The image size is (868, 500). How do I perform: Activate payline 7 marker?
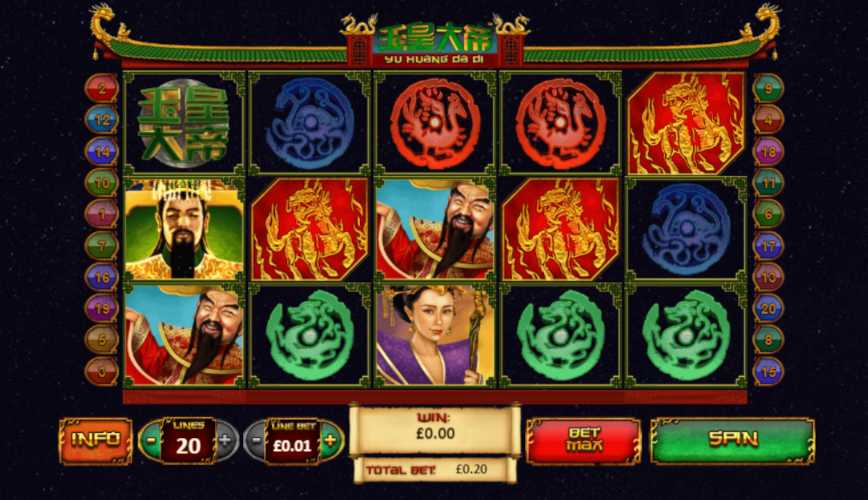101,245
